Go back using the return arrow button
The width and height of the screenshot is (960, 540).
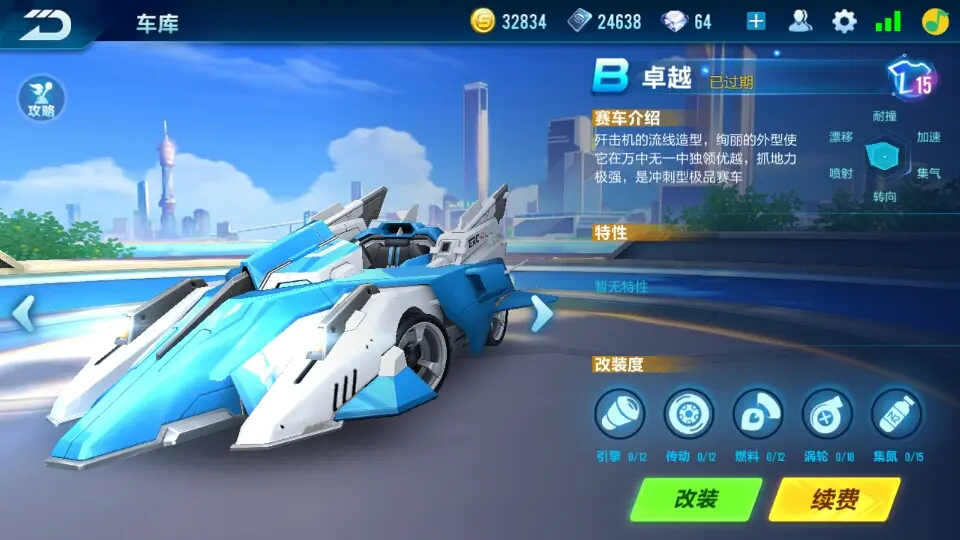click(46, 23)
